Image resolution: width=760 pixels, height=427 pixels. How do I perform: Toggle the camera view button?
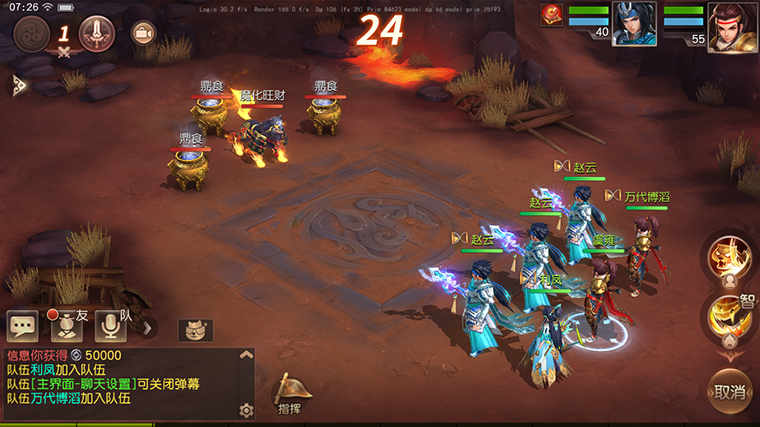click(x=144, y=34)
